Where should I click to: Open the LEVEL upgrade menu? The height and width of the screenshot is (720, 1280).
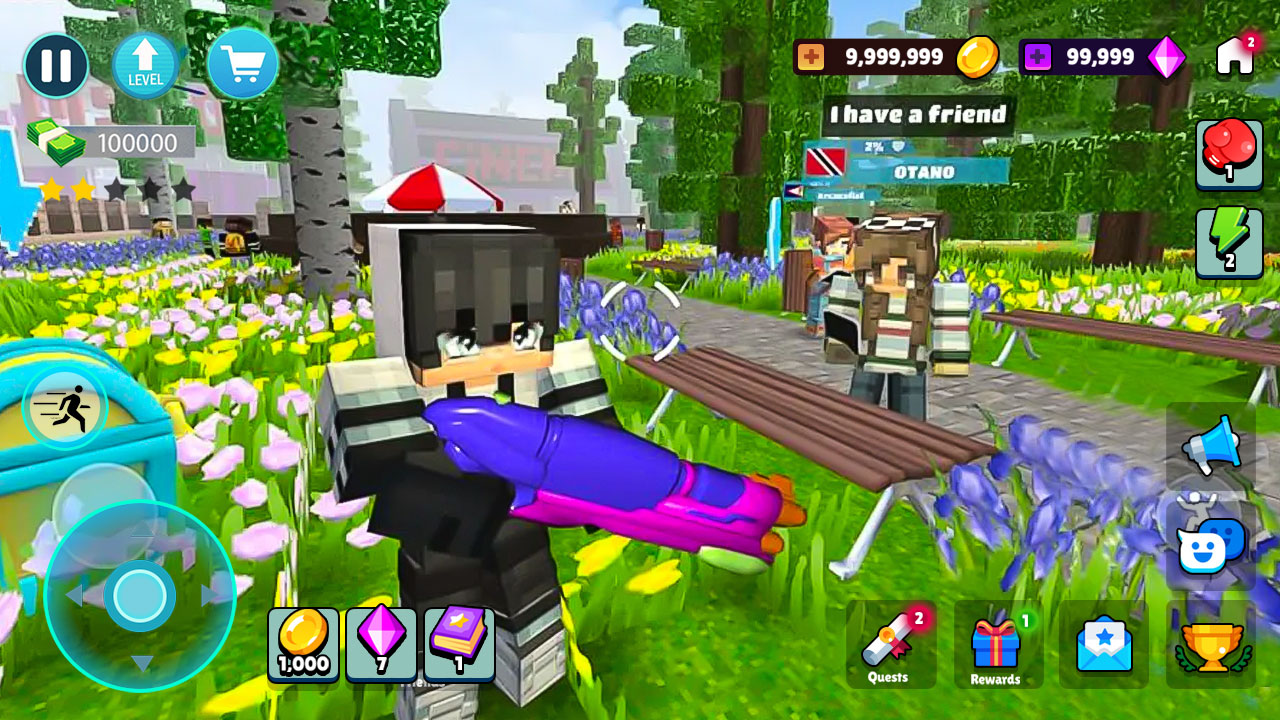pos(146,62)
